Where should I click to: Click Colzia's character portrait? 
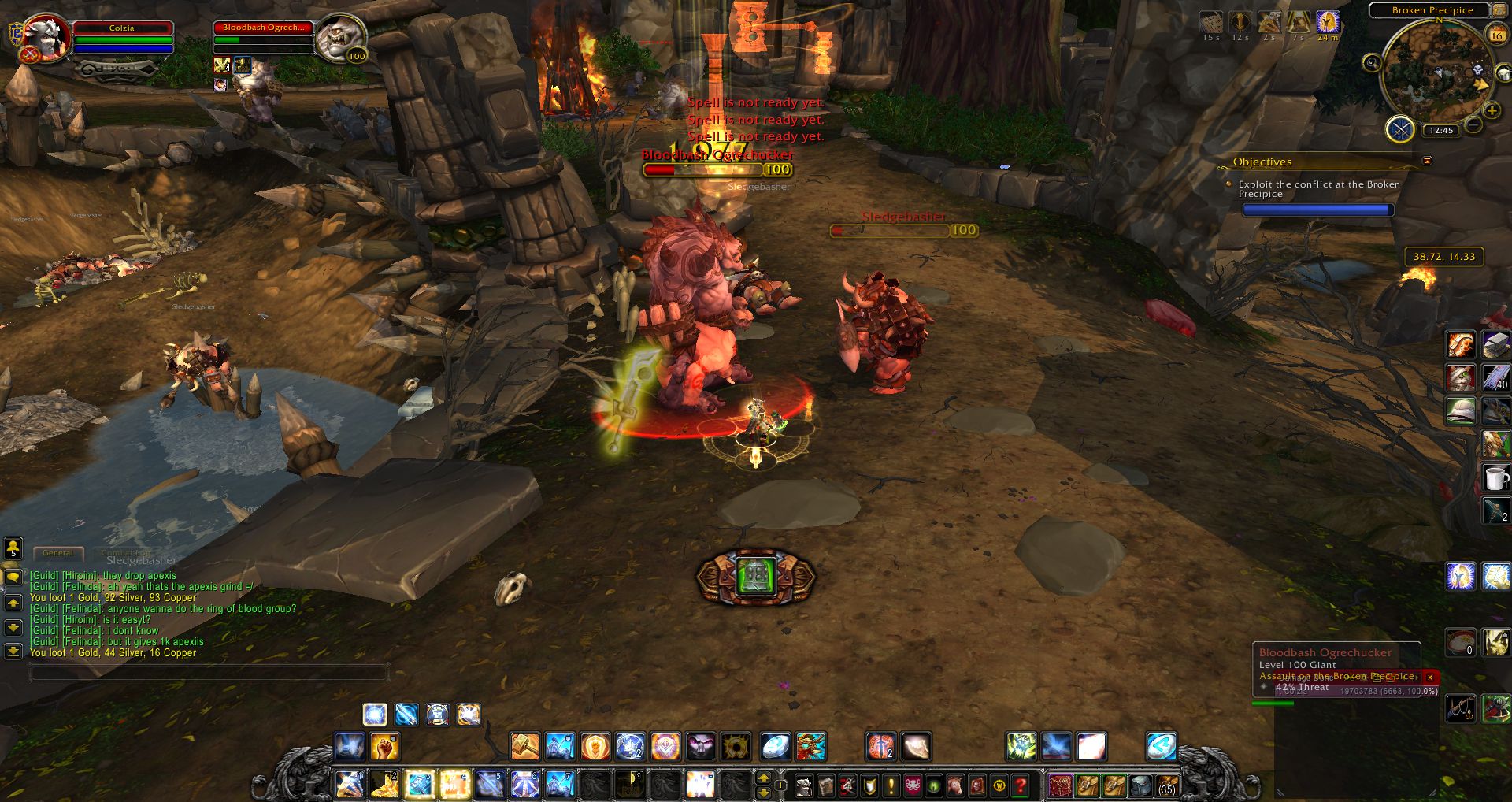tap(49, 35)
